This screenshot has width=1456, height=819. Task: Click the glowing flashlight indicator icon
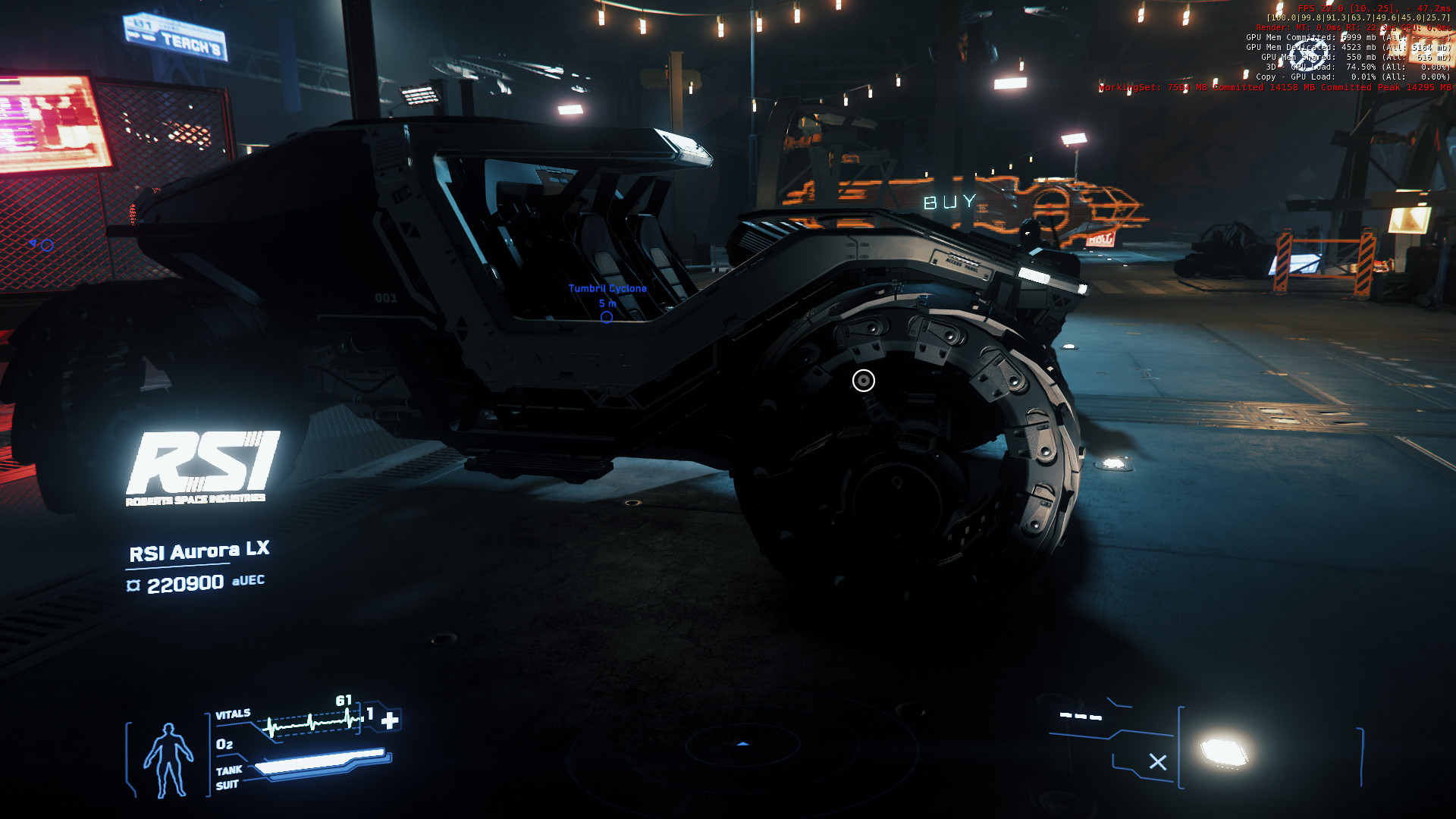(x=1224, y=752)
